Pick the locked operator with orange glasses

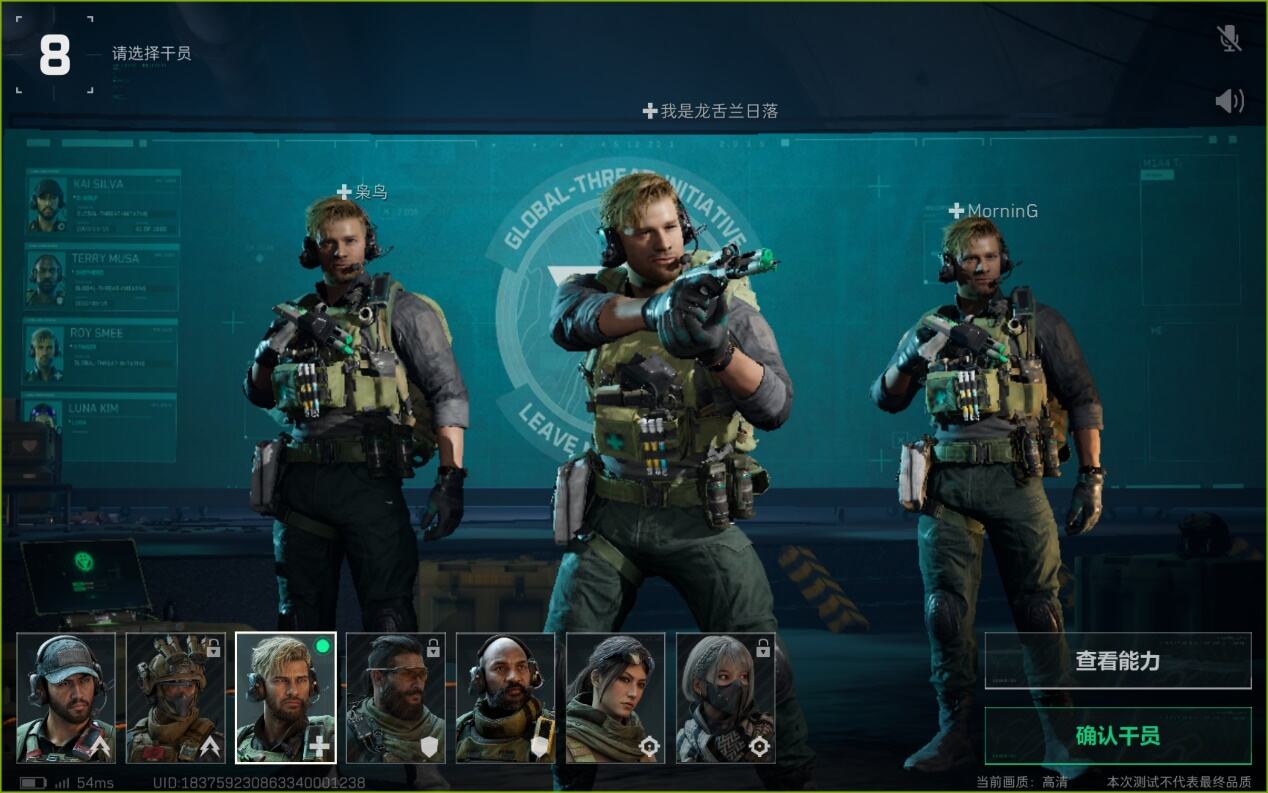(396, 697)
